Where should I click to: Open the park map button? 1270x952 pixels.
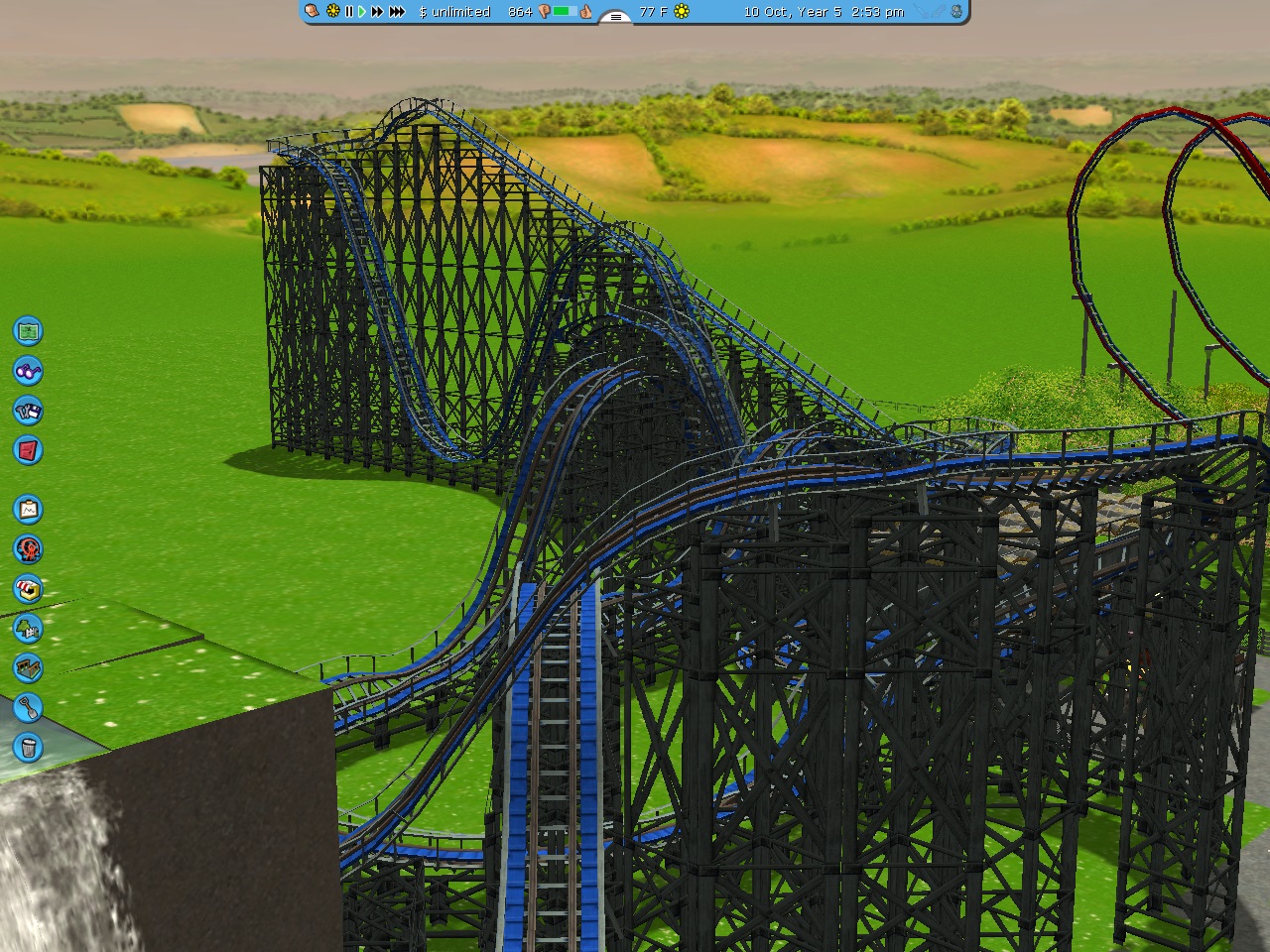(29, 330)
